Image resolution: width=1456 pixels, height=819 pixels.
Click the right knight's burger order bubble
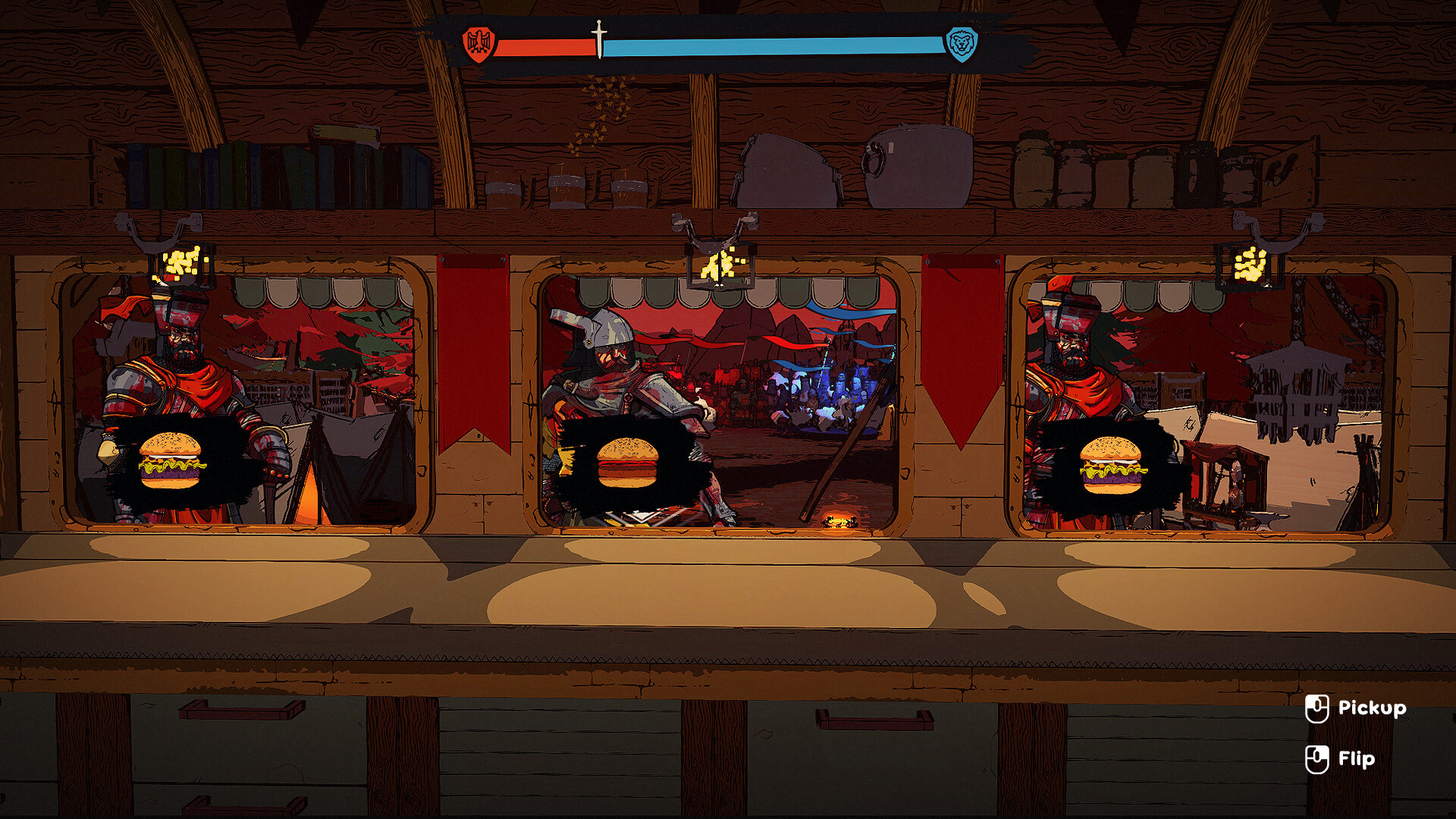[x=1112, y=464]
